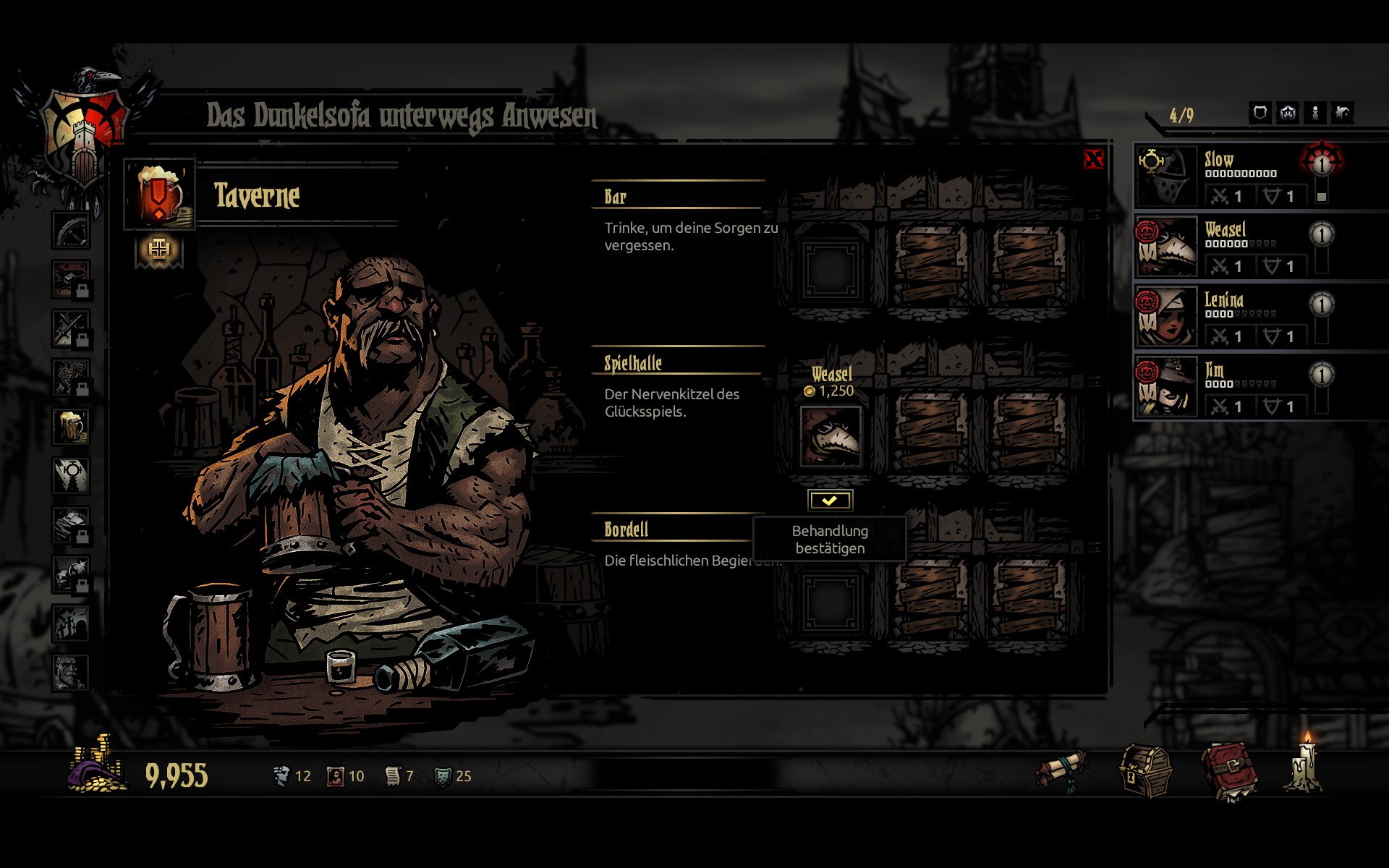Click the empty Bar treatment slot

pos(831,270)
